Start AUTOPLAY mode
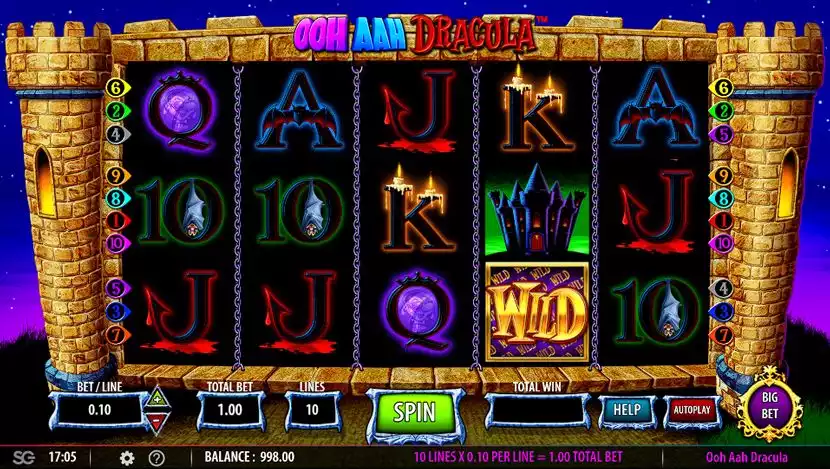This screenshot has width=830, height=469. tap(691, 411)
